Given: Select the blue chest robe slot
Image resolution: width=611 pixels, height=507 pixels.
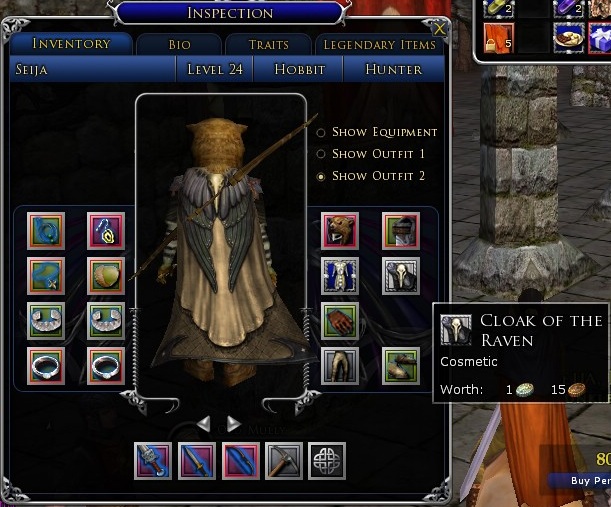Looking at the screenshot, I should 340,276.
